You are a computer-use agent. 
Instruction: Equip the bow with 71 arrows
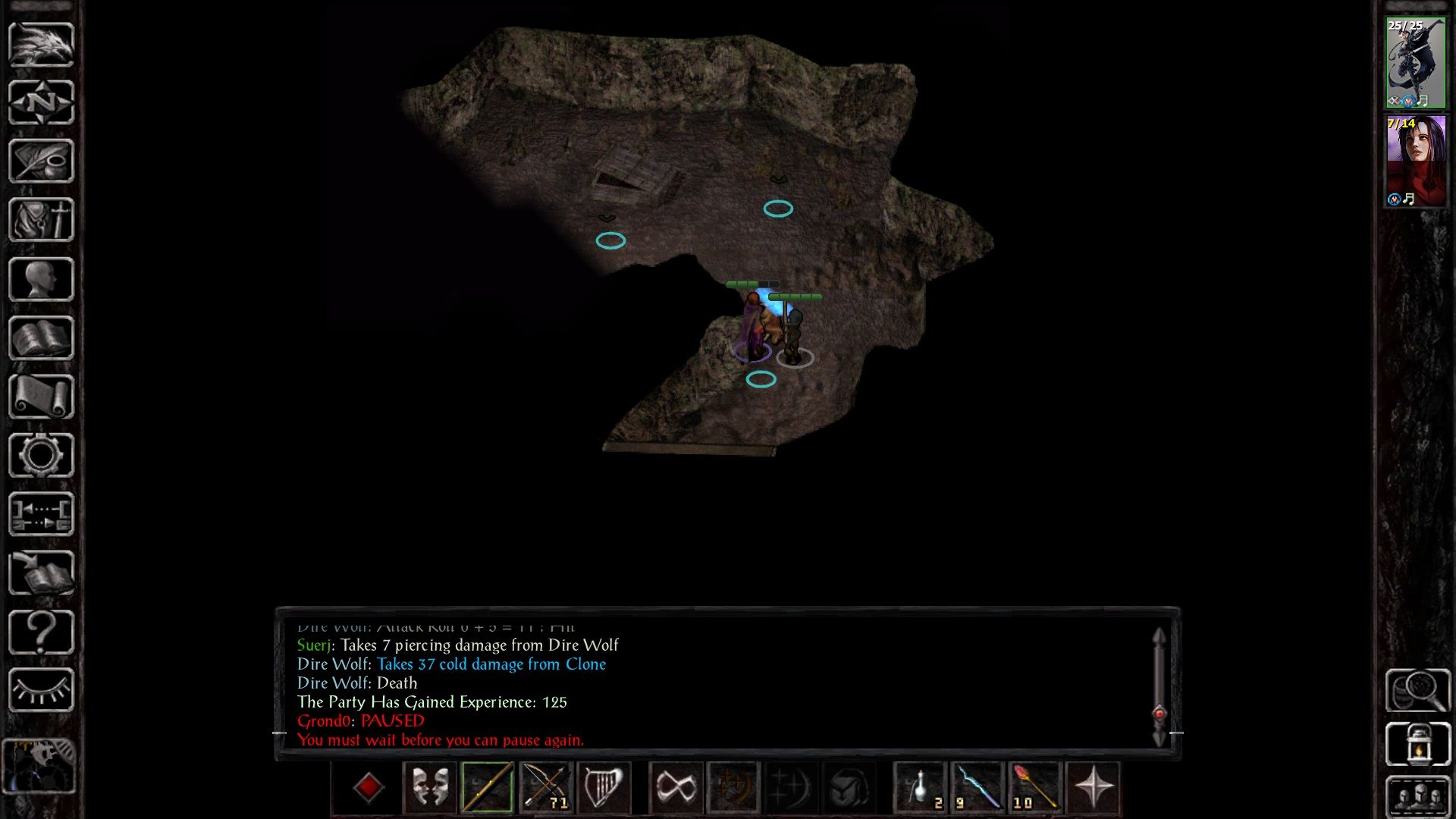546,787
